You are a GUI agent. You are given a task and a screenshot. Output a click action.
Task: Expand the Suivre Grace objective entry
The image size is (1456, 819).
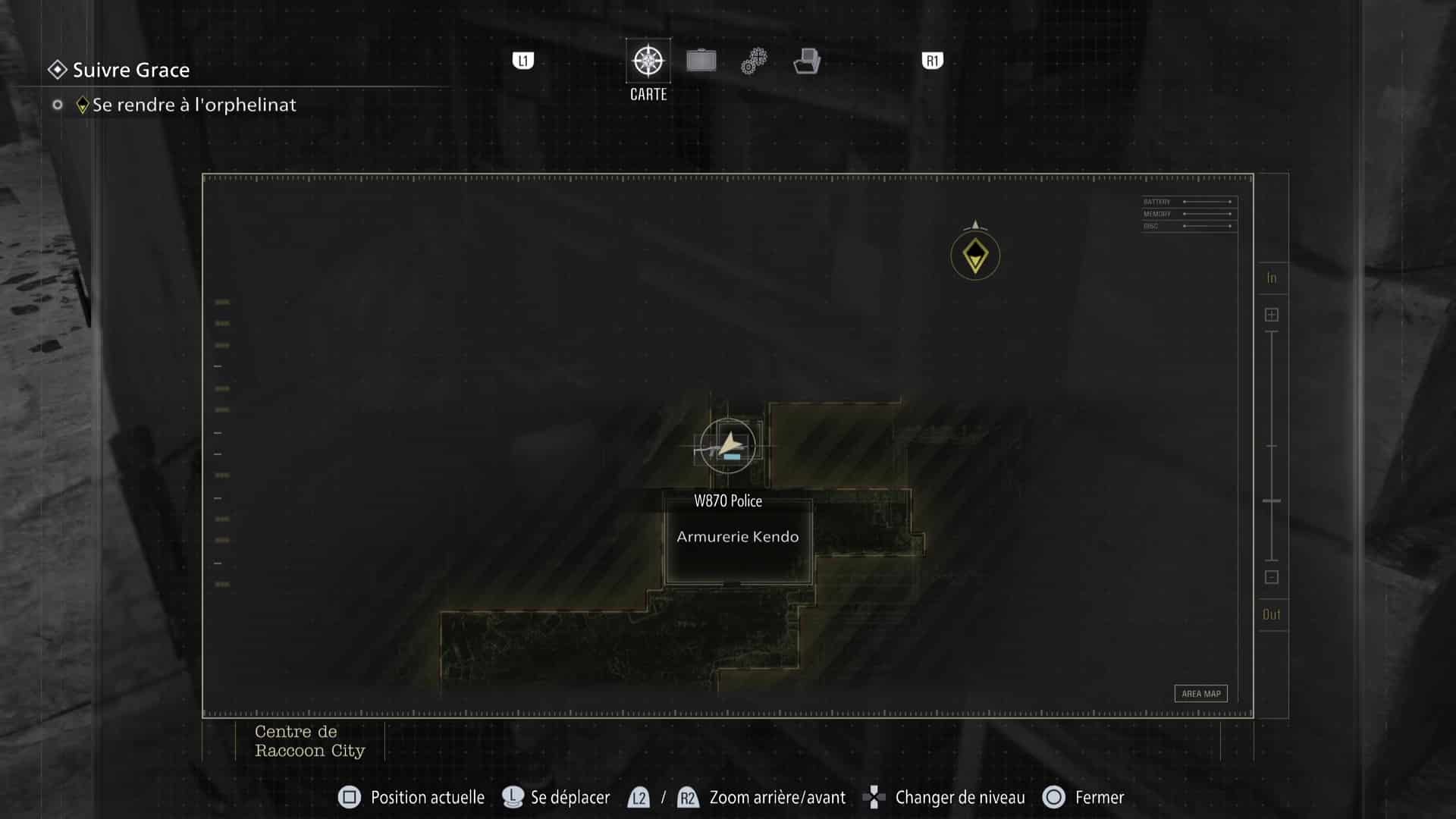point(130,71)
